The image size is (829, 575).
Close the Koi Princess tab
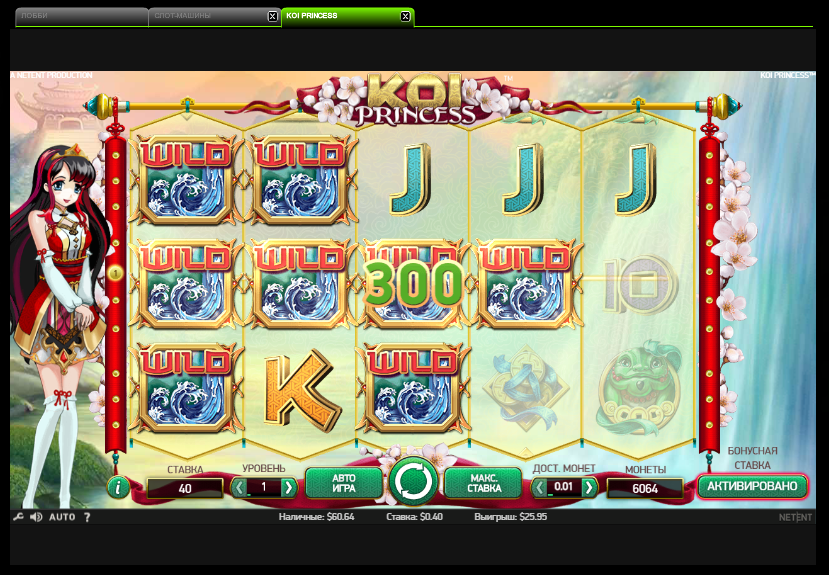click(x=405, y=17)
